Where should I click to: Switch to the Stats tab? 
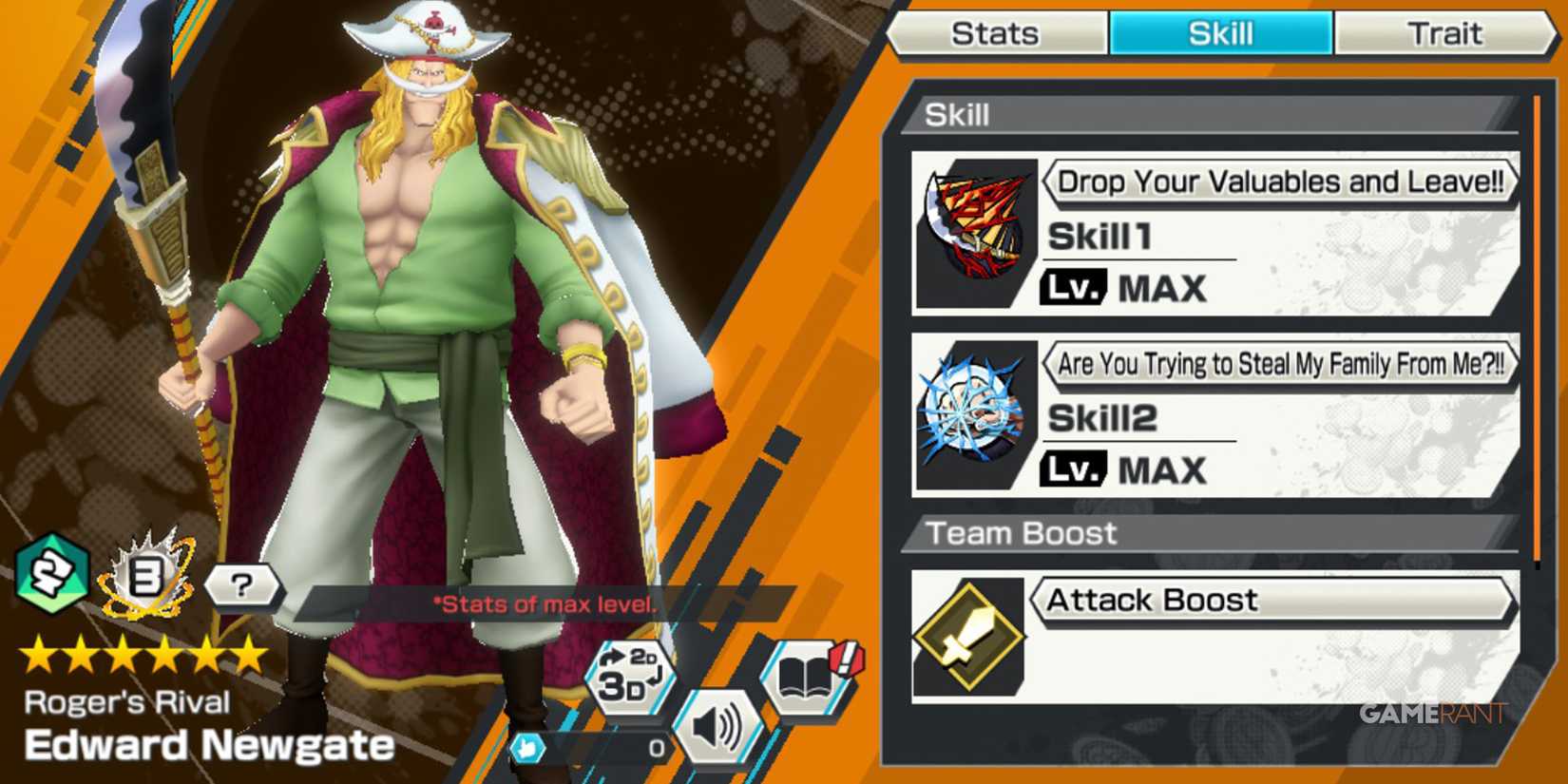click(x=996, y=33)
